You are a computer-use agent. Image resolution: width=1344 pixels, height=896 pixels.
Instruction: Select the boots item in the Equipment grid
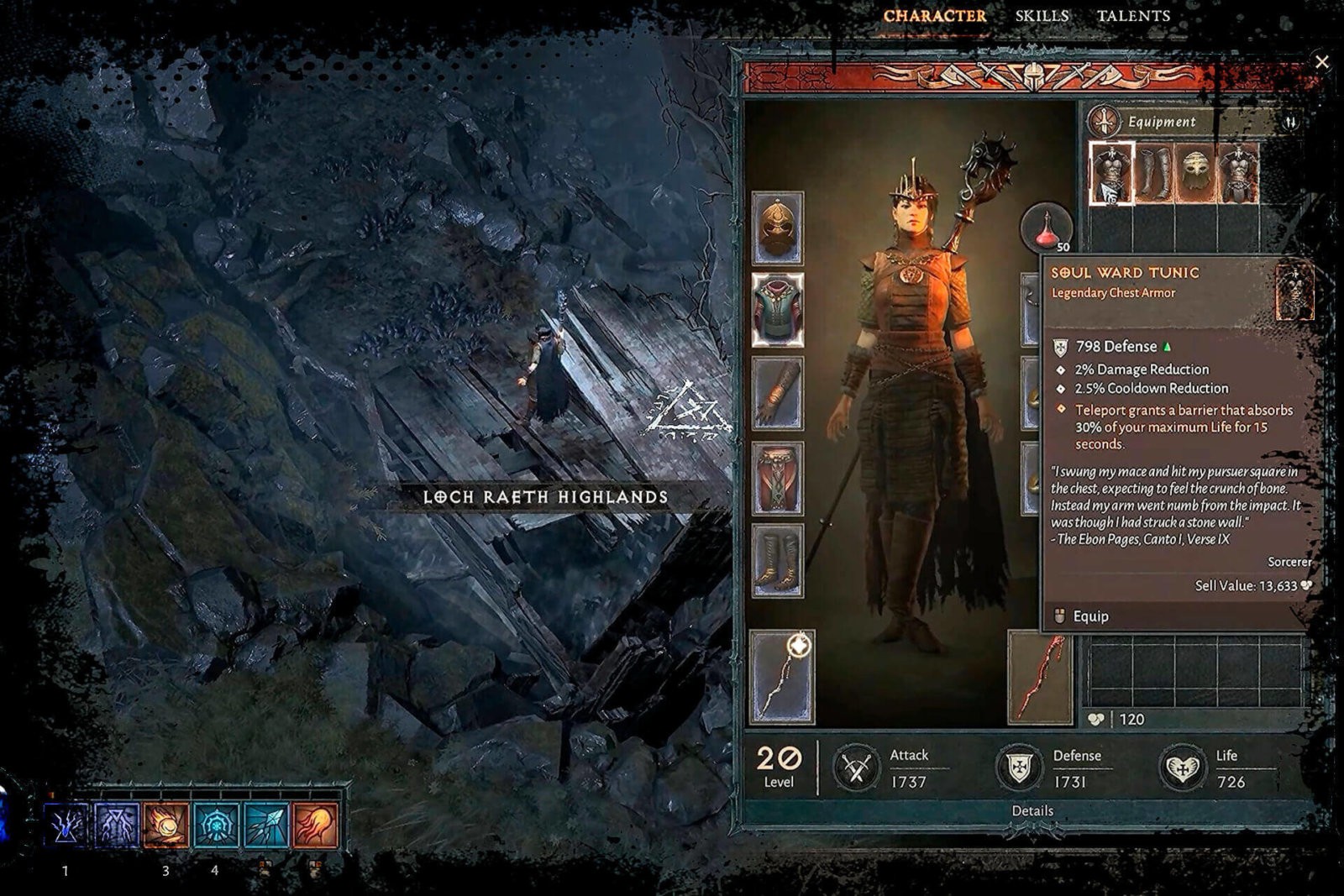click(1154, 170)
